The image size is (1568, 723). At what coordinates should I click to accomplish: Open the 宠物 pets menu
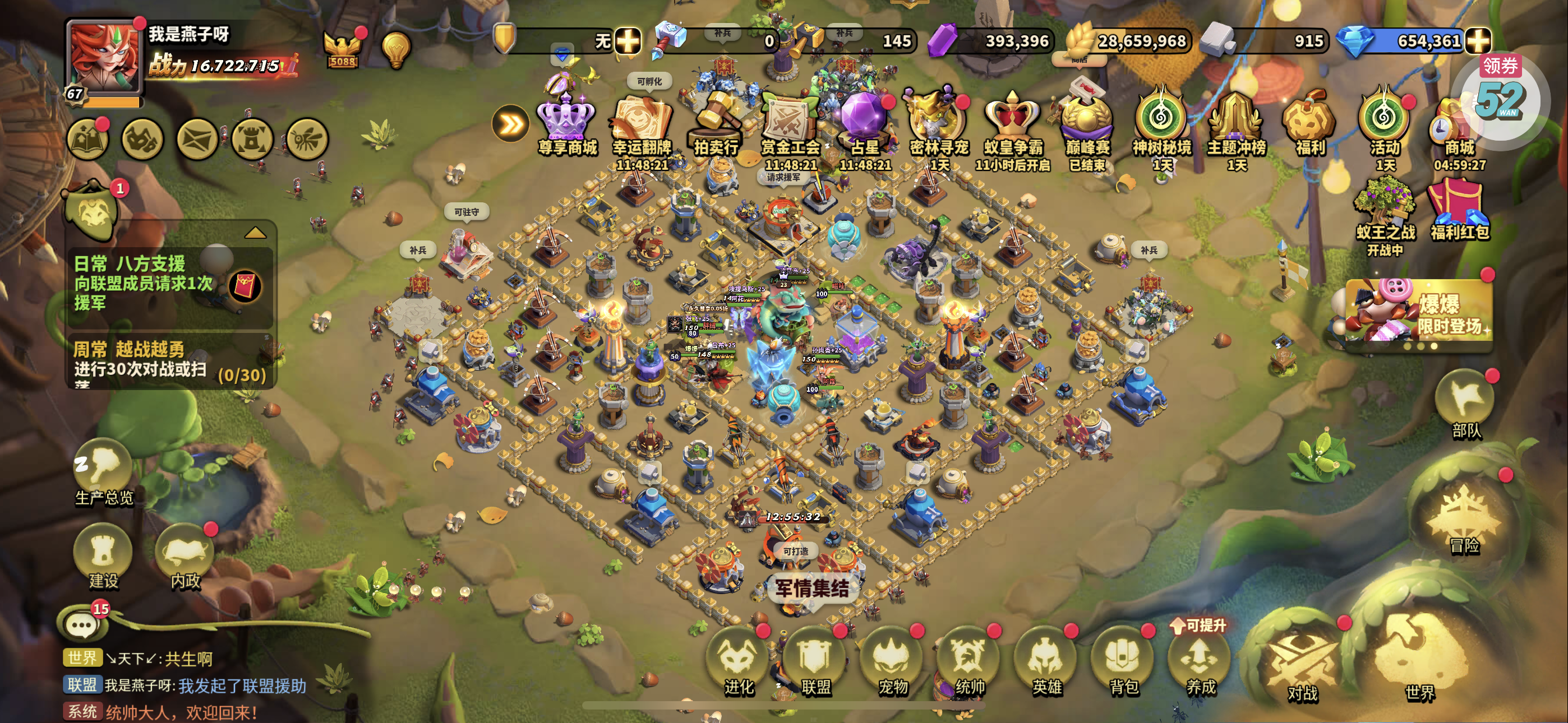(x=892, y=661)
